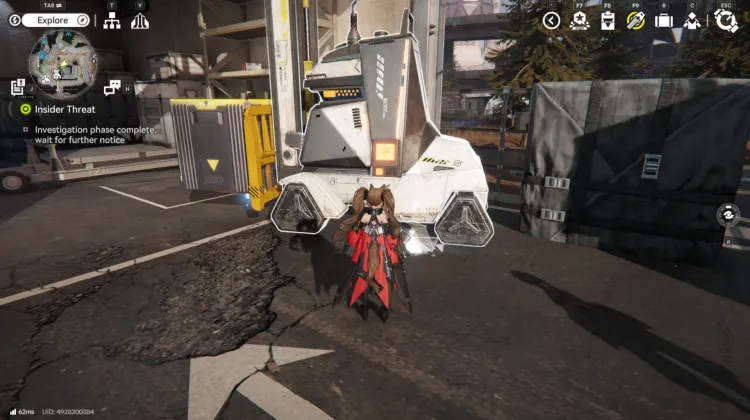This screenshot has height=420, width=750.
Task: Select the Insider Threat quest tracker
Action: (62, 109)
